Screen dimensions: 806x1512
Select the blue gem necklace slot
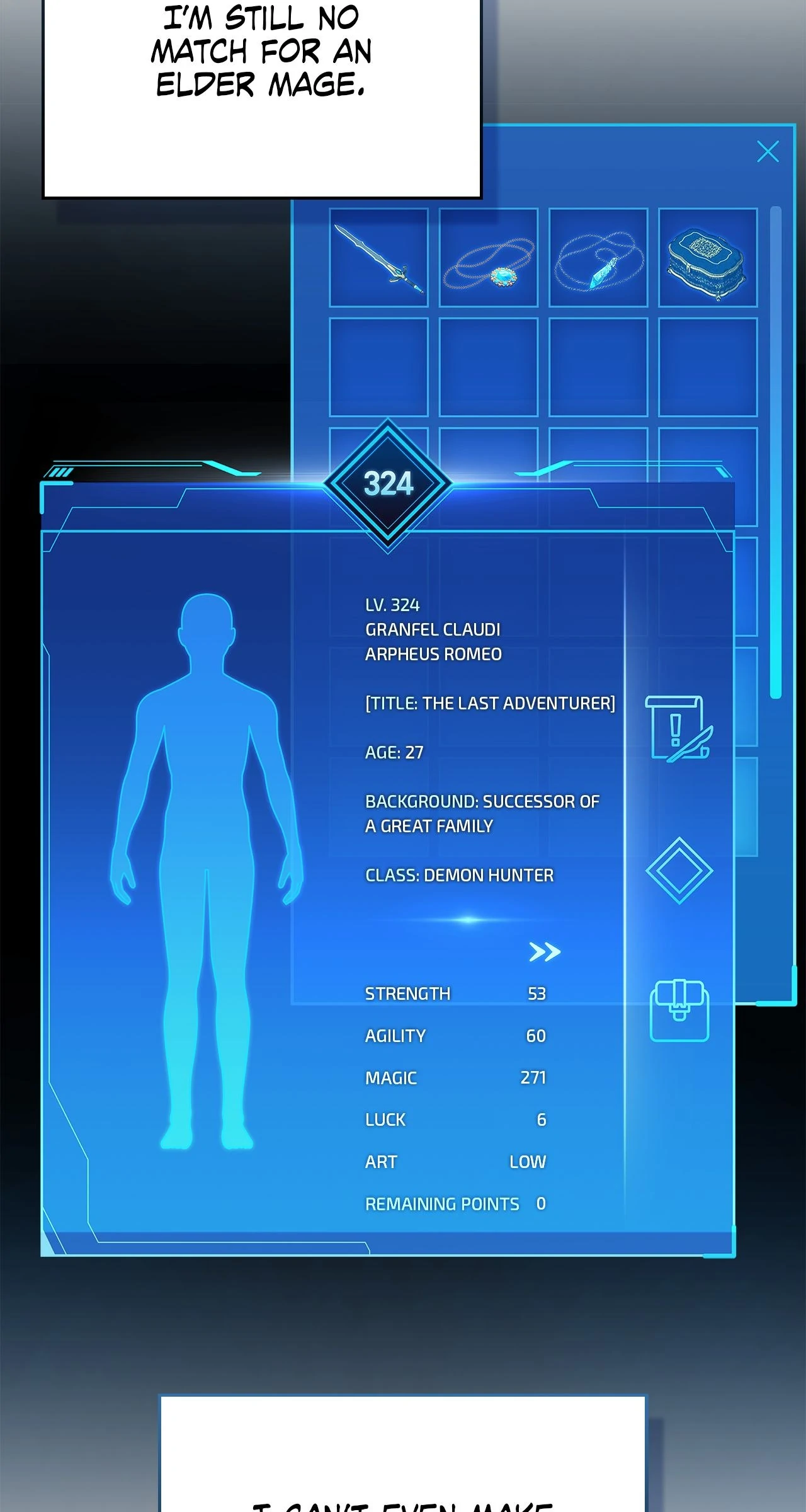pyautogui.click(x=489, y=258)
